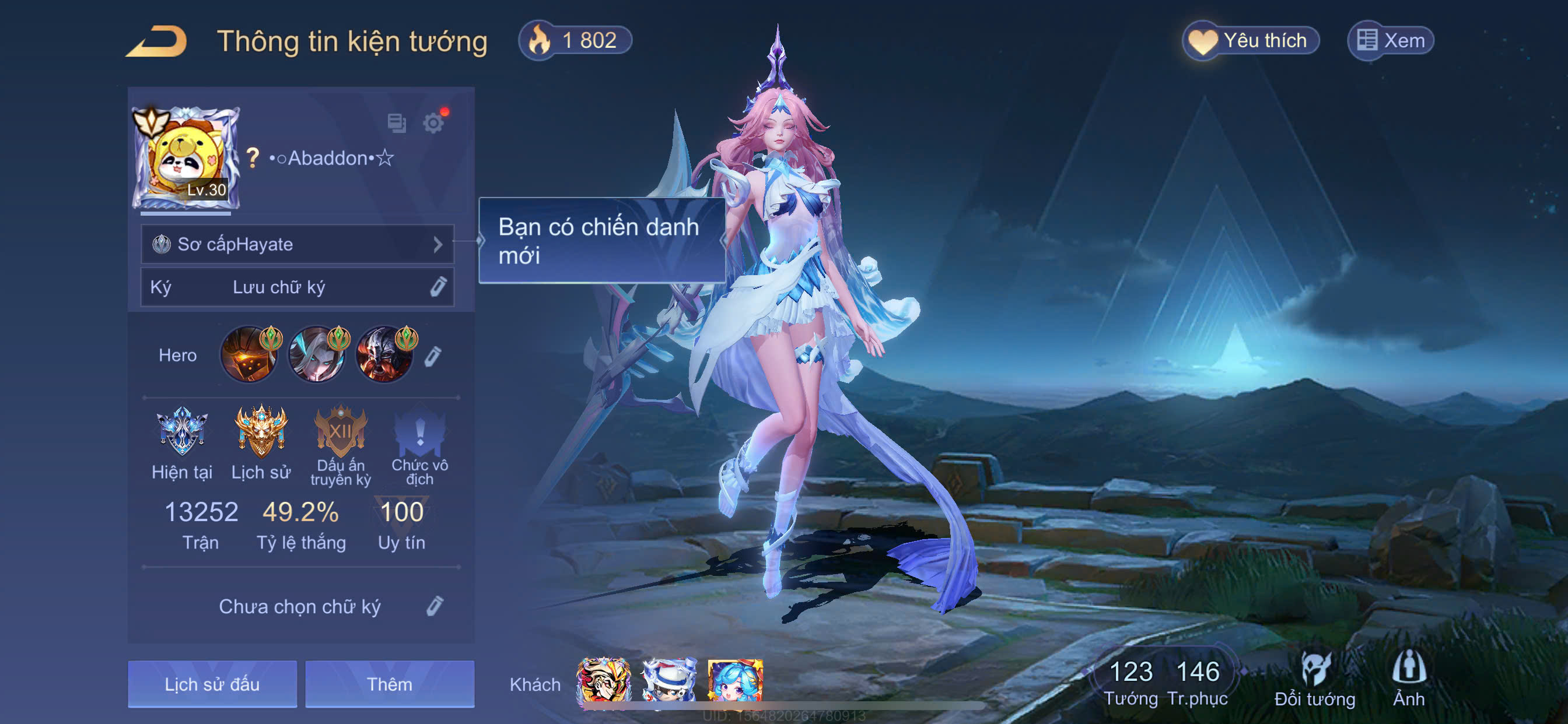Open profile settings gear icon

pos(433,123)
